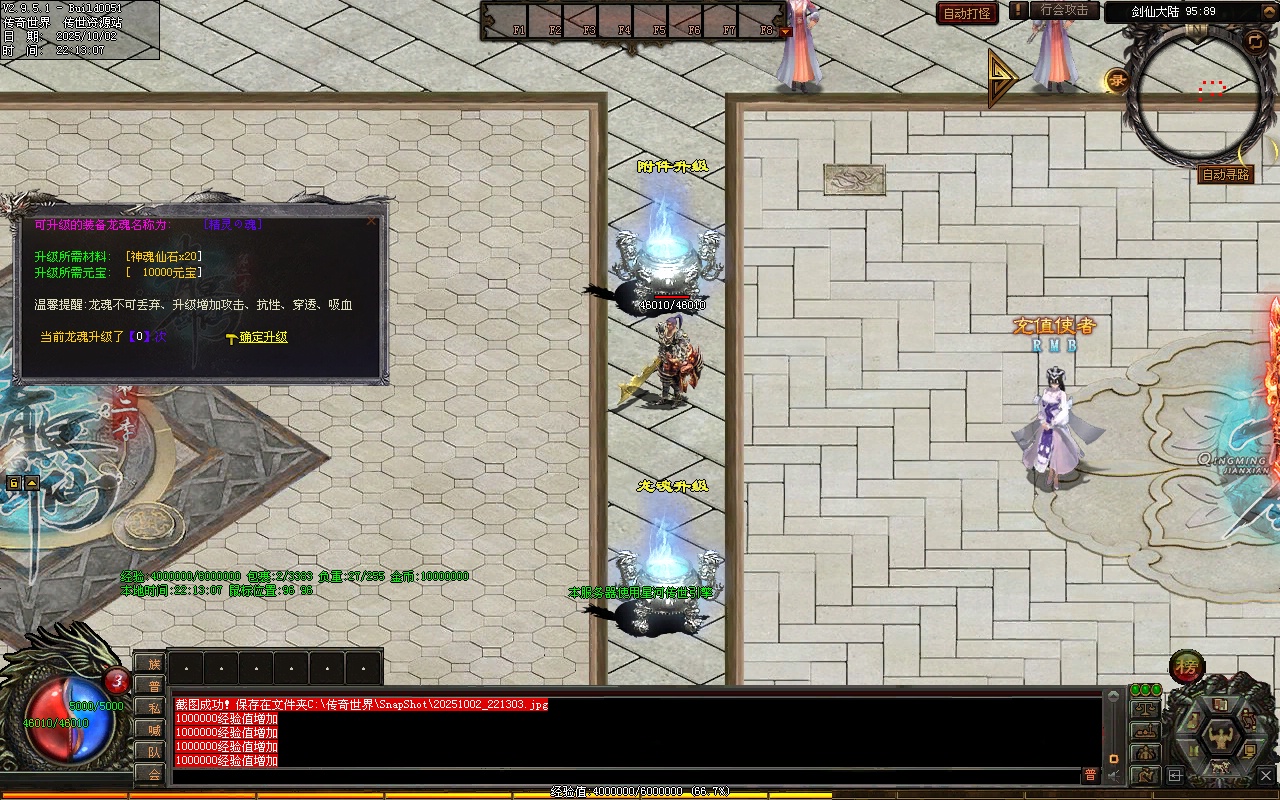Confirm the dragon soul upgrade (确定升级)
1280x800 pixels.
[x=263, y=338]
